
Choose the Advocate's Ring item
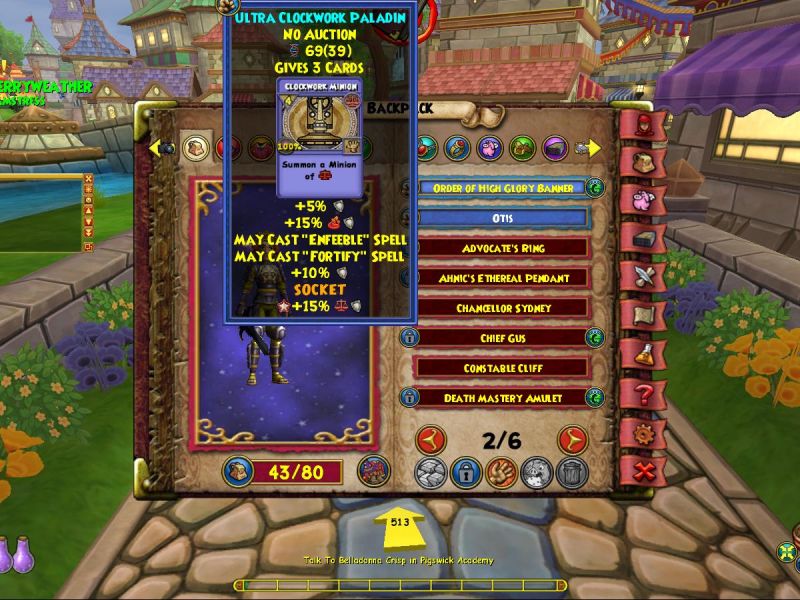click(x=503, y=247)
